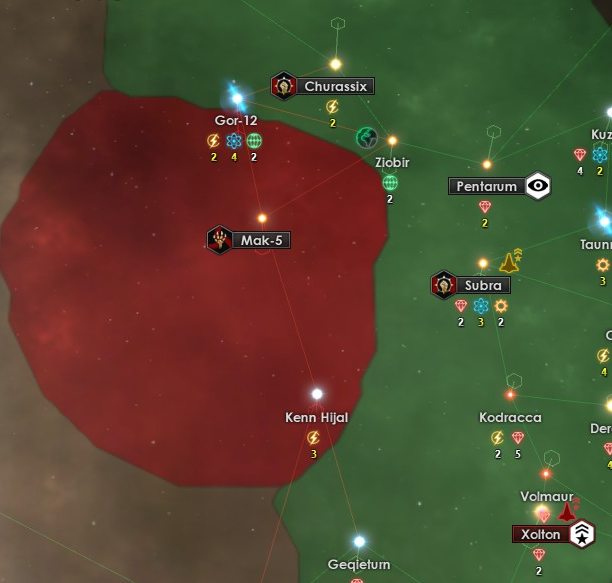Click the eye icon beside Pentarum
The height and width of the screenshot is (583, 612).
(538, 185)
